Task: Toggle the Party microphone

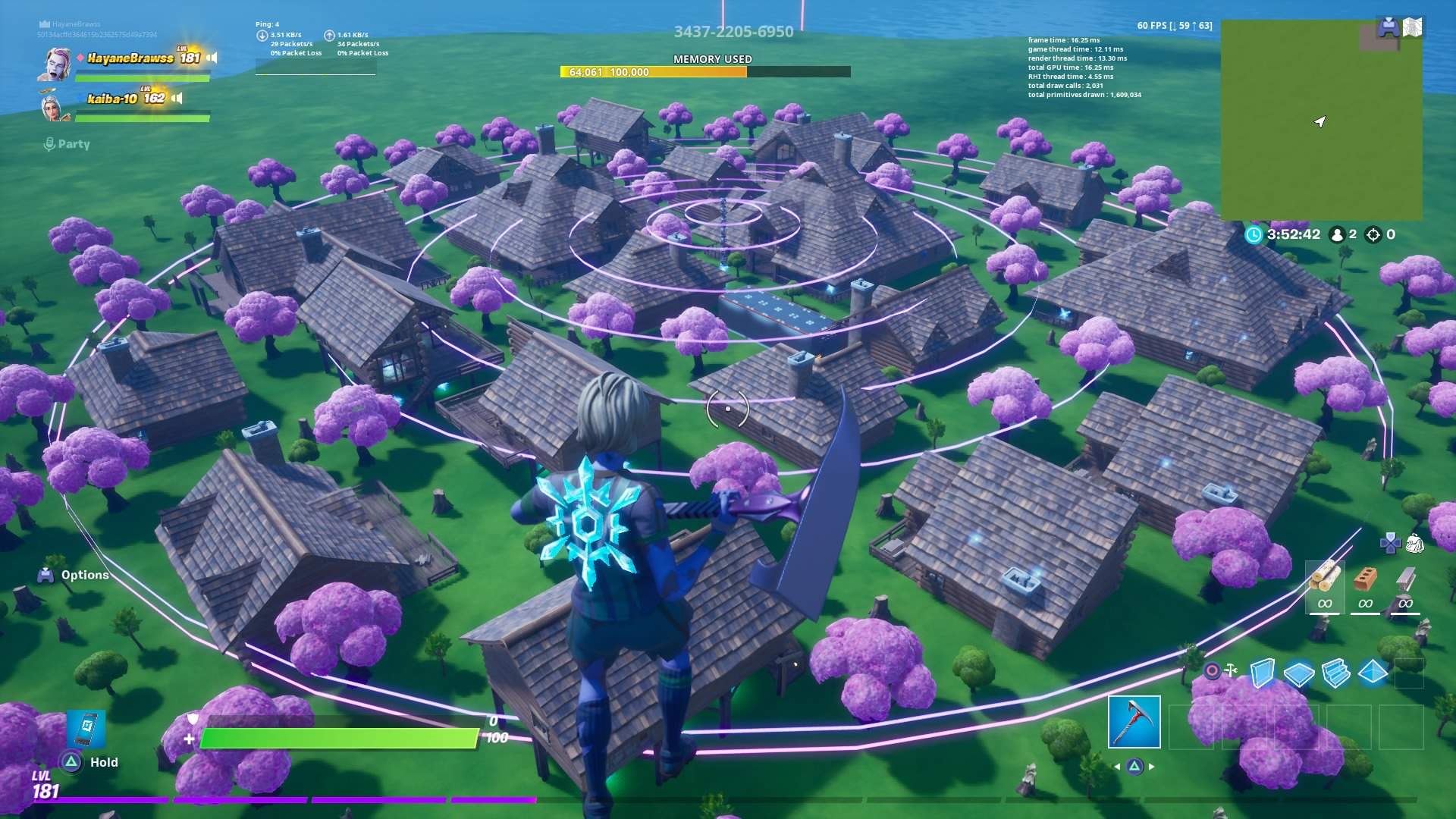Action: click(50, 143)
